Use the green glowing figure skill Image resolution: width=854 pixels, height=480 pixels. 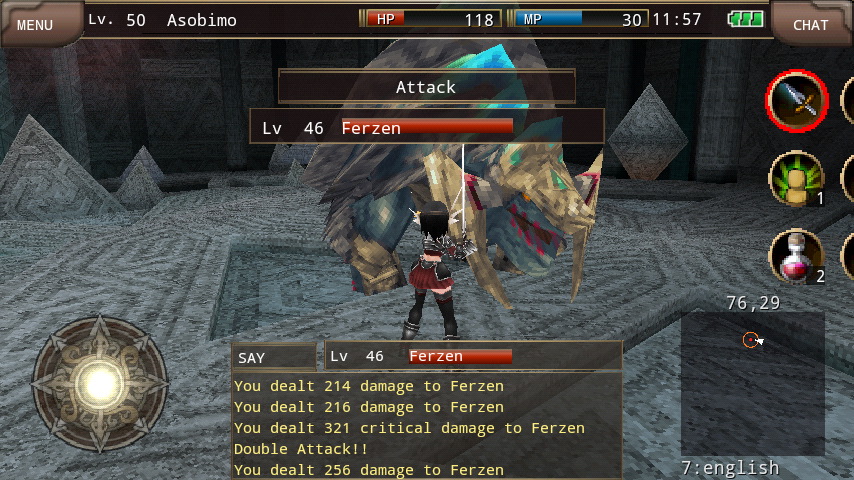[x=796, y=178]
